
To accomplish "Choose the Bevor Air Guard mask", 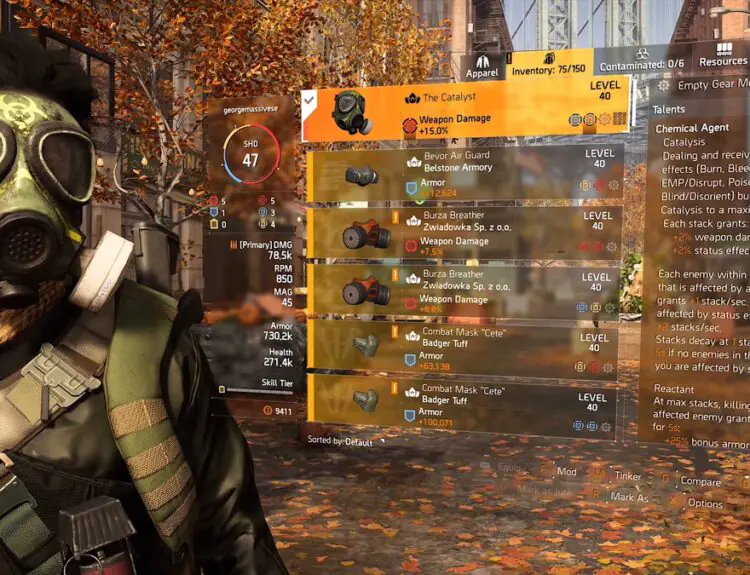I will pyautogui.click(x=467, y=174).
